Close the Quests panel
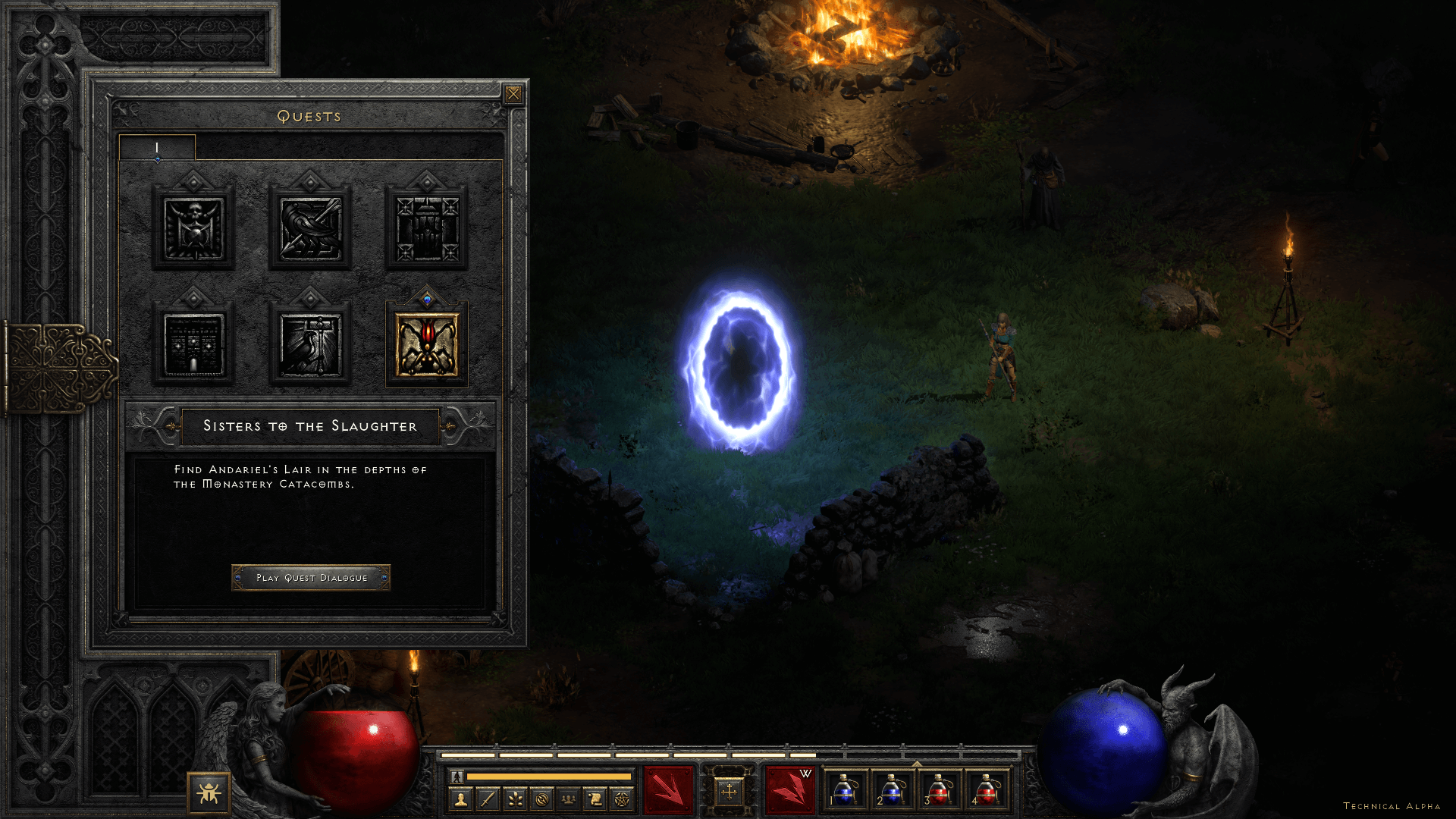1456x819 pixels. coord(513,94)
